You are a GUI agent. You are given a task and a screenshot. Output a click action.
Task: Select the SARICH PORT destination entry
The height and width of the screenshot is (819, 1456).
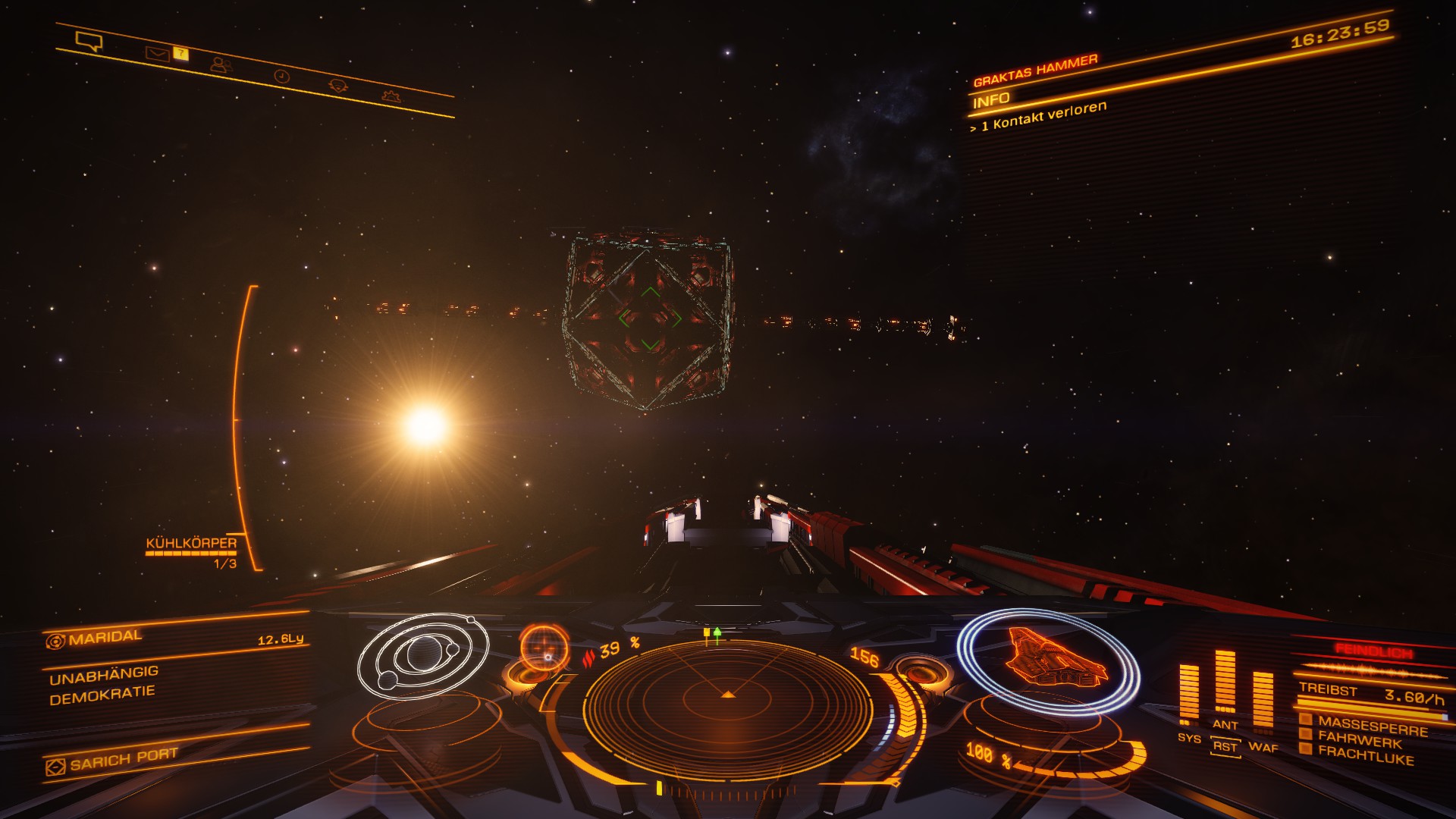pos(124,760)
